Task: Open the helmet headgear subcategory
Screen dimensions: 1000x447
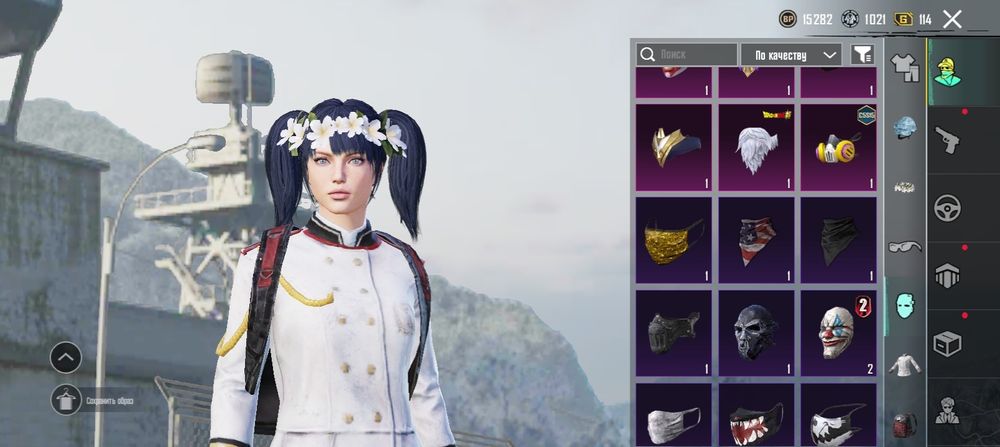Action: (904, 126)
